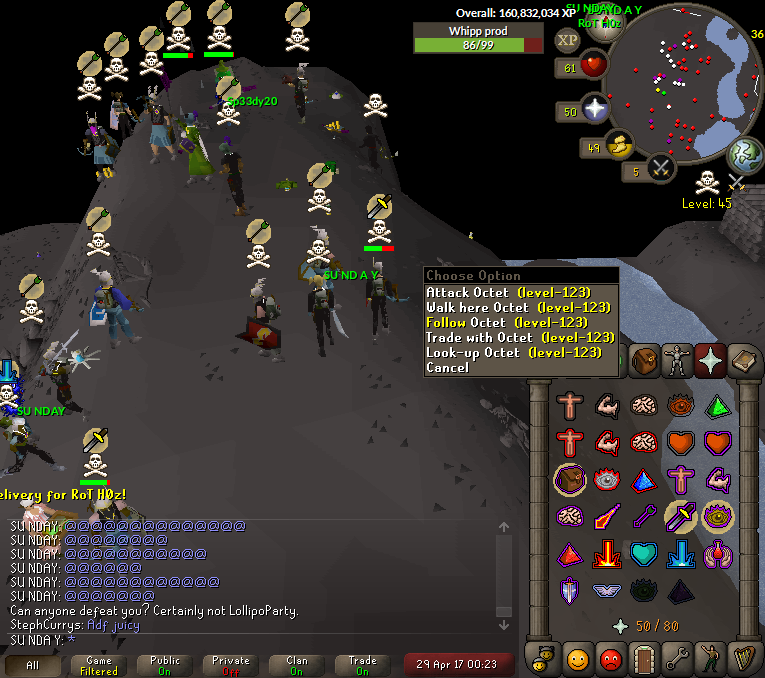
Task: Open the inventory backpack tab
Action: tap(644, 358)
